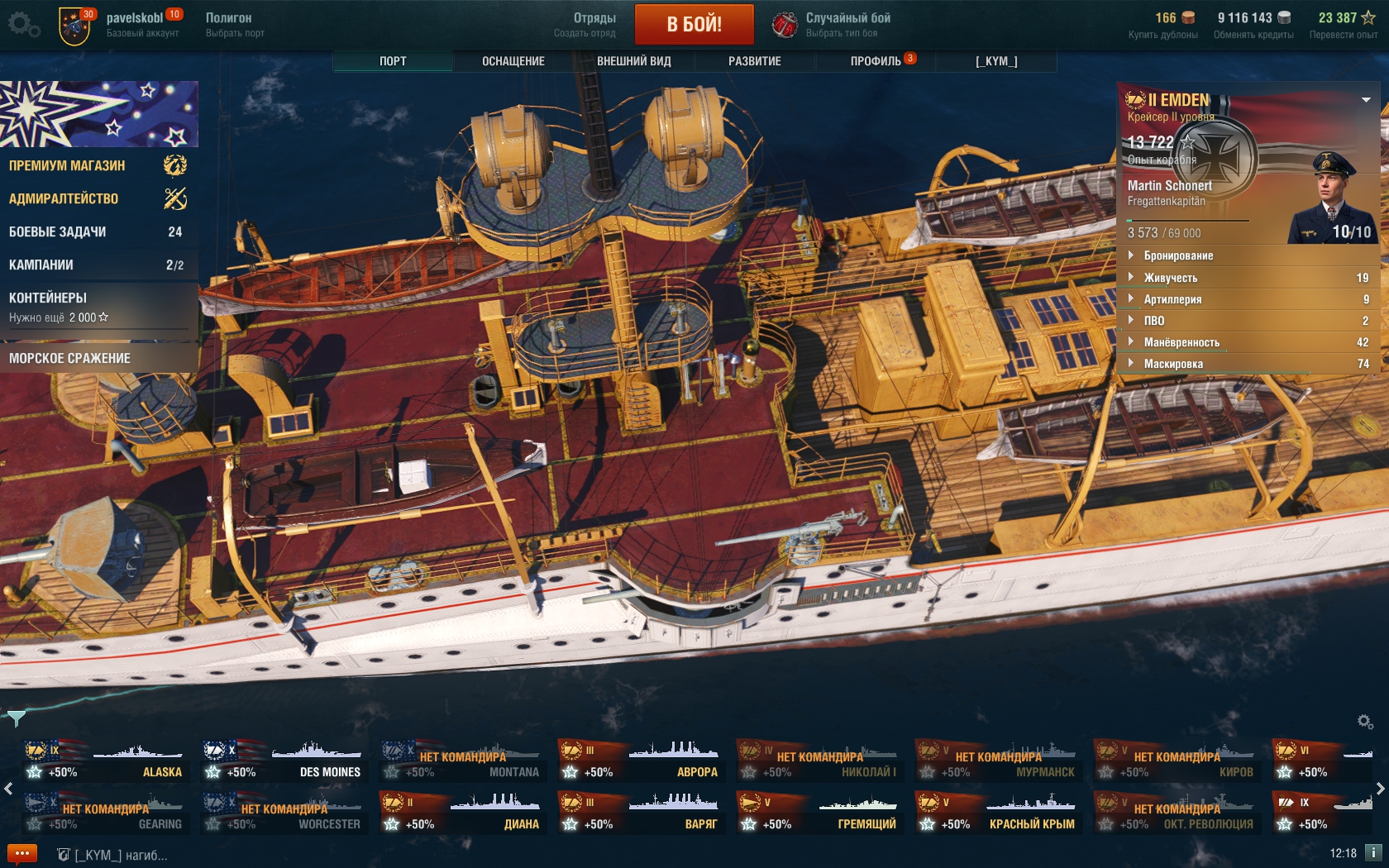This screenshot has height=868, width=1389.
Task: Open the ВНЕШНИЙ ВИД tab
Action: pyautogui.click(x=633, y=61)
